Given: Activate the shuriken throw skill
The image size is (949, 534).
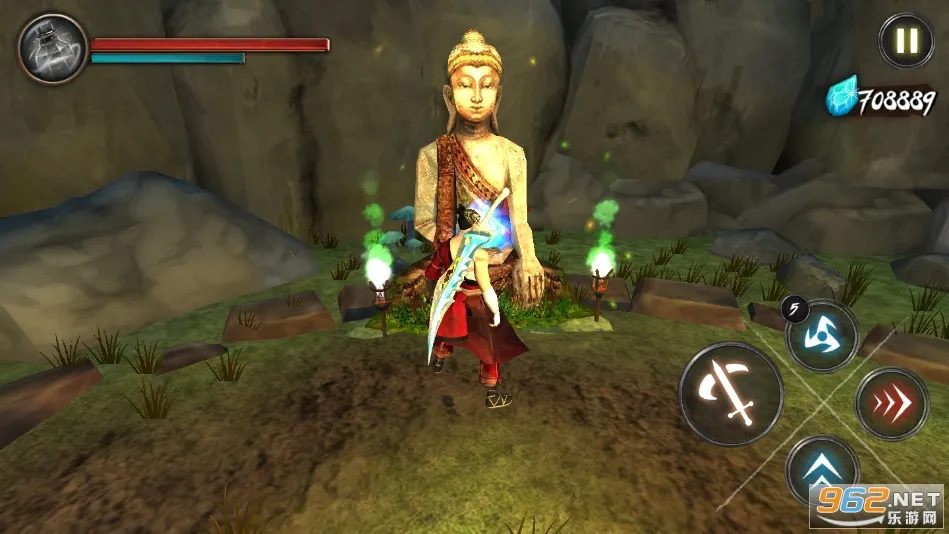Looking at the screenshot, I should (822, 336).
